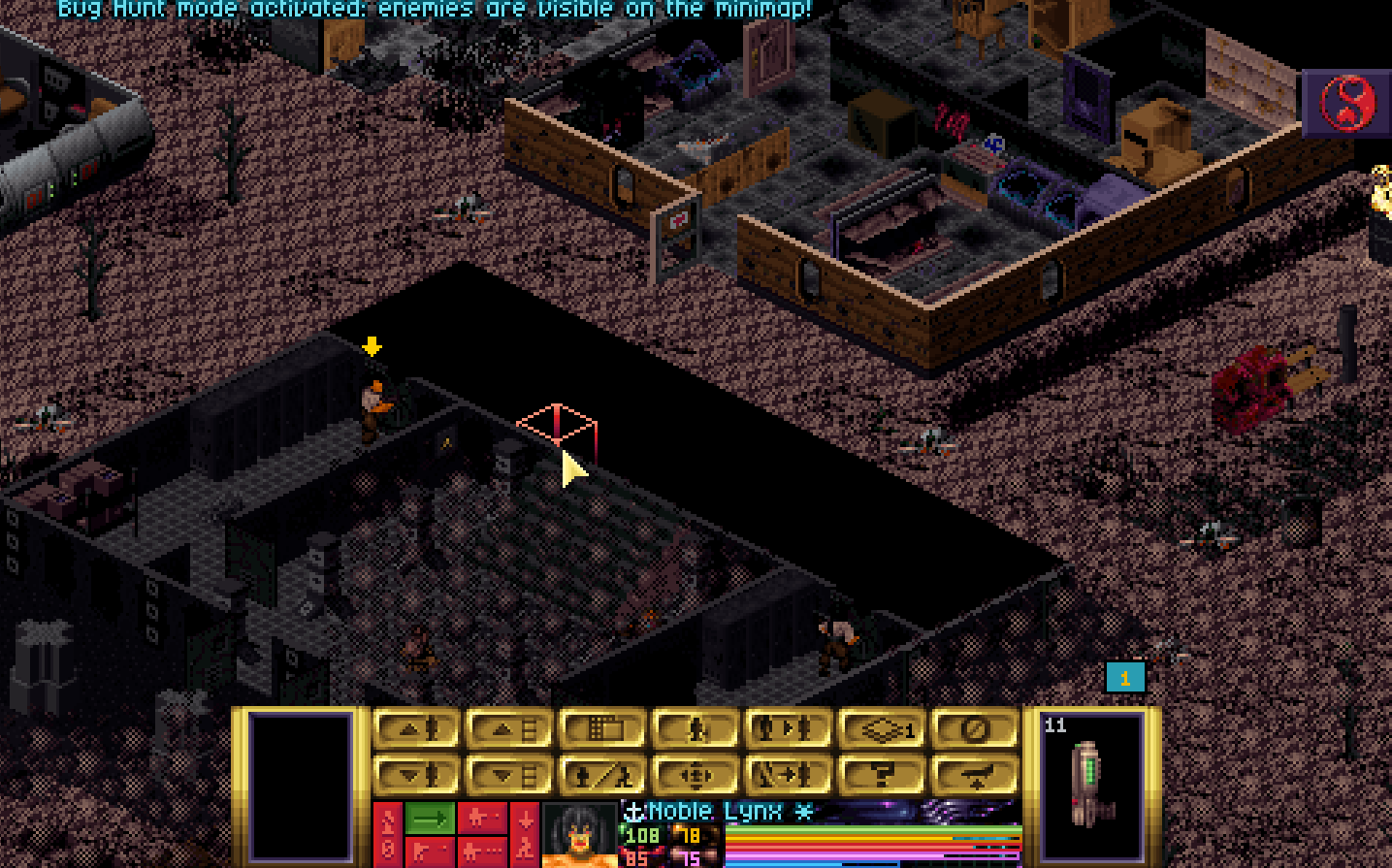Move the selected unit up one level
Viewport: 1392px width, 868px height.
pyautogui.click(x=415, y=729)
